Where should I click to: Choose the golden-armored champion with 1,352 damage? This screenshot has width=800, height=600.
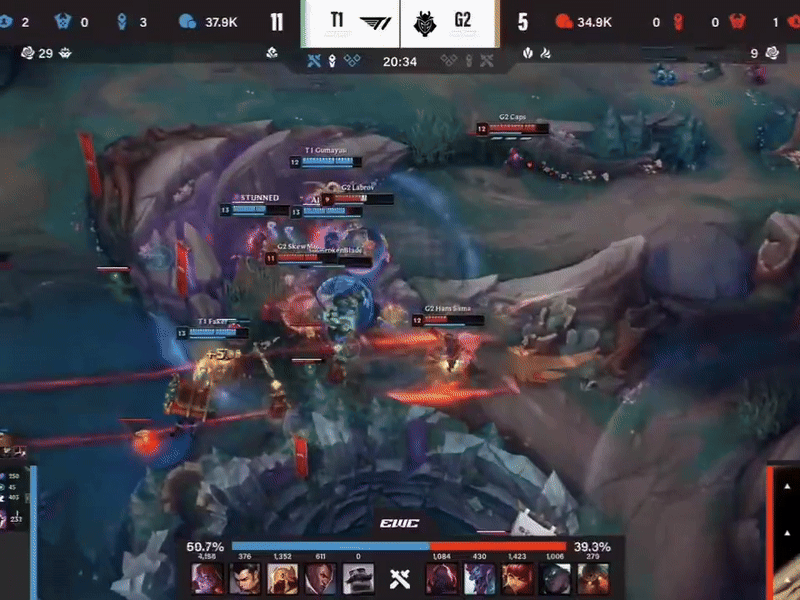point(281,579)
